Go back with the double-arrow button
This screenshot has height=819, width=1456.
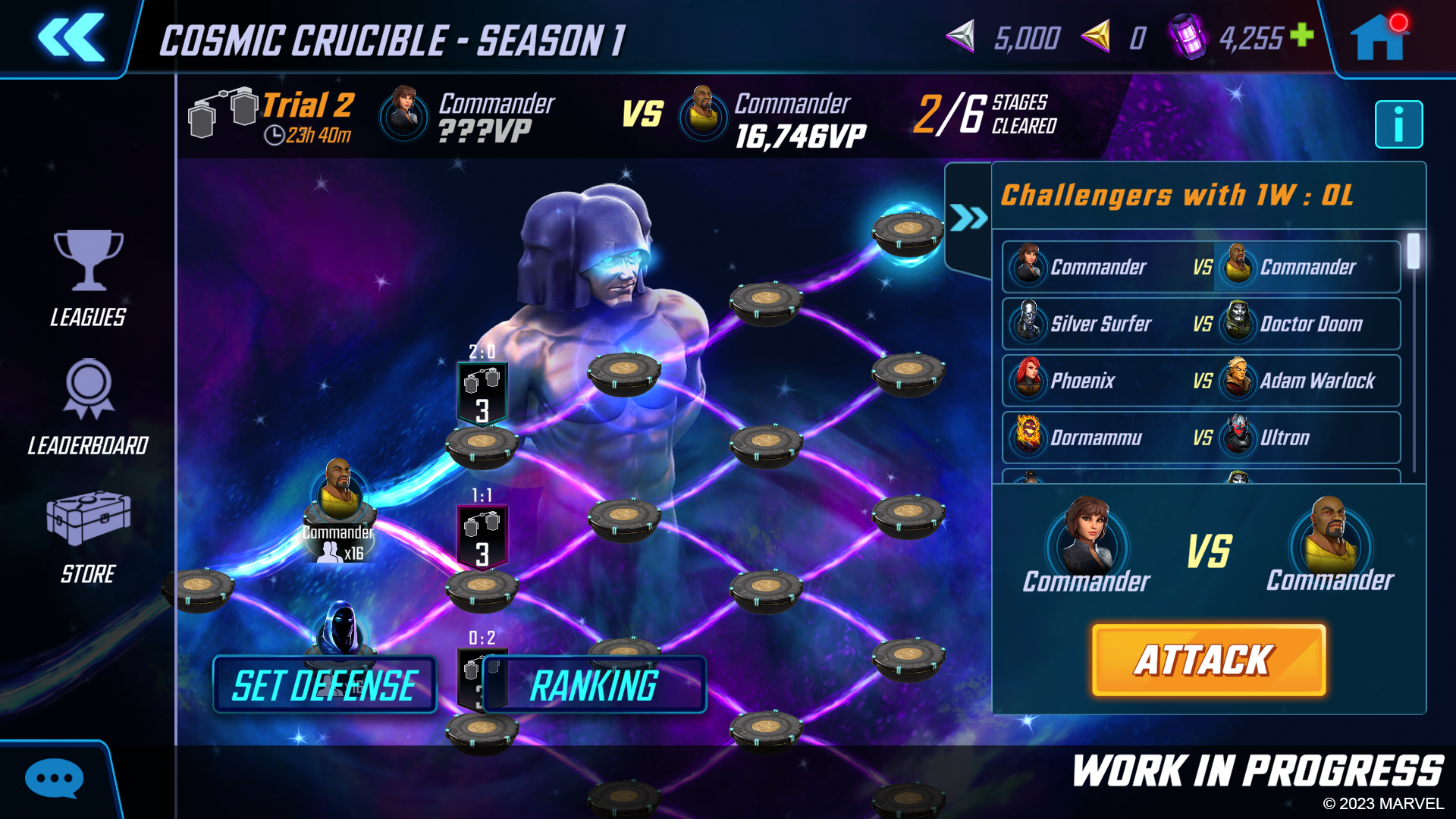pyautogui.click(x=71, y=37)
